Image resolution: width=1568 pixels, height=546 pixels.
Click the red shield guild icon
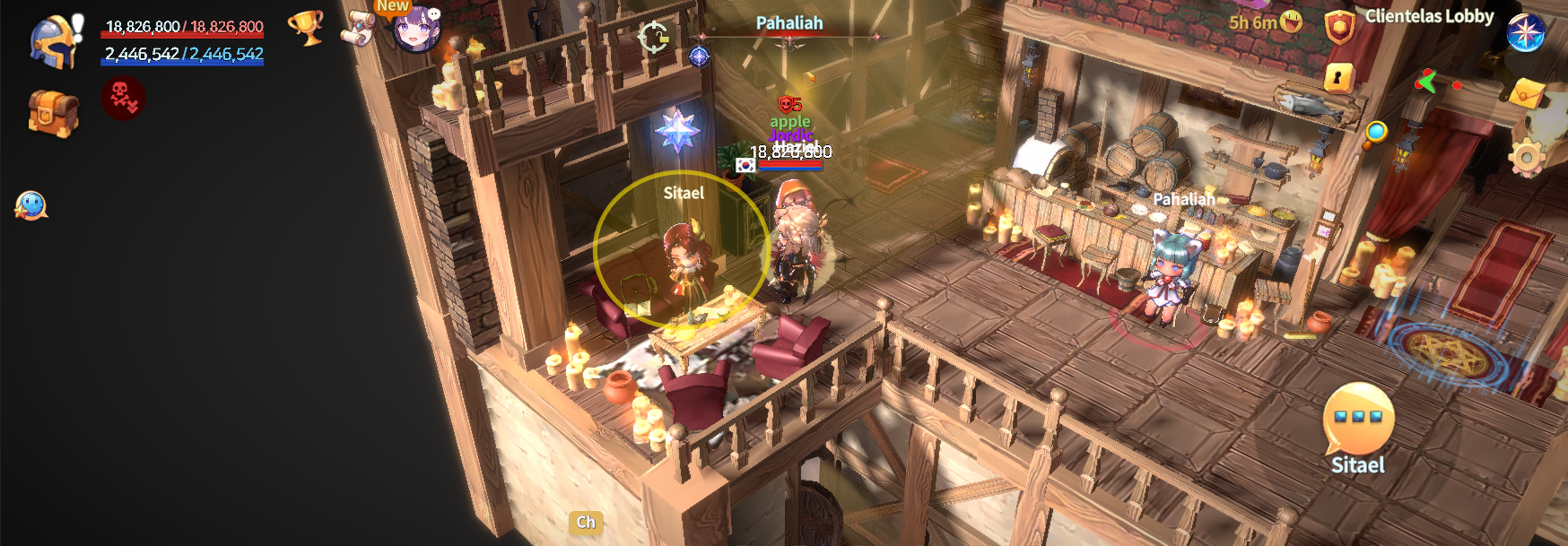point(1339,26)
